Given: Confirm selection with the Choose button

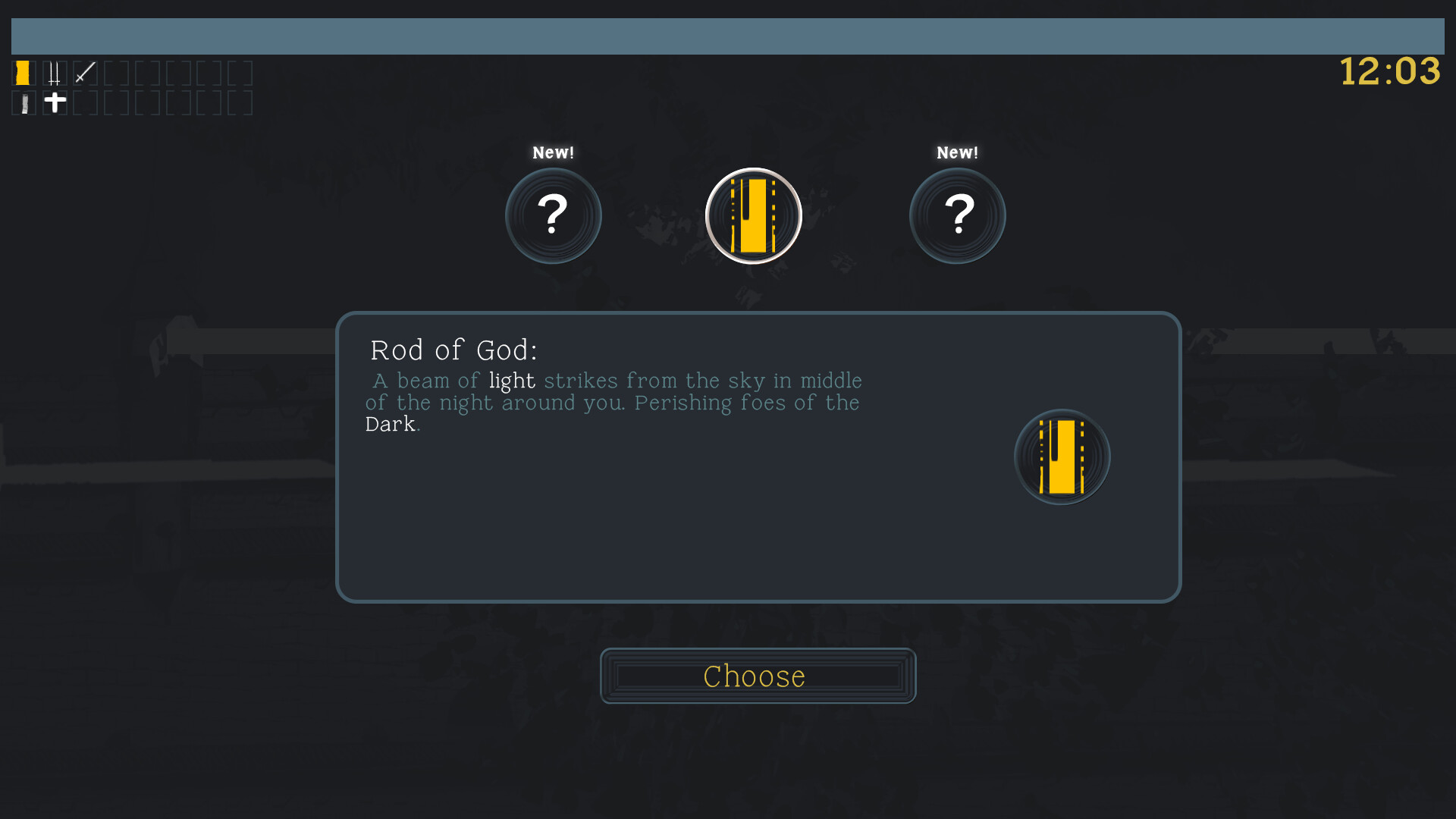Looking at the screenshot, I should (x=758, y=676).
